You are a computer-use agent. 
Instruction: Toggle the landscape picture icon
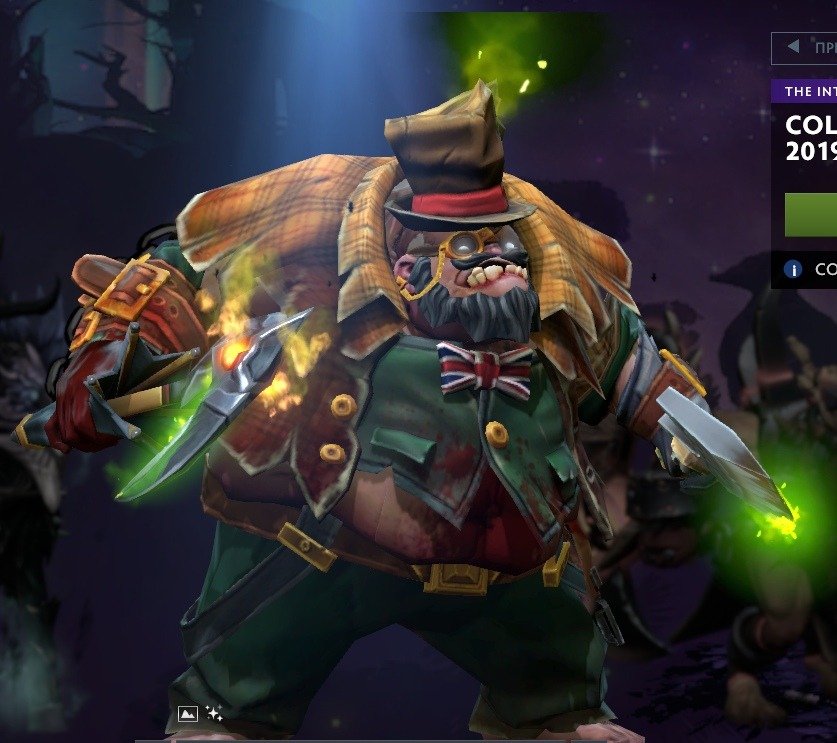pyautogui.click(x=187, y=713)
